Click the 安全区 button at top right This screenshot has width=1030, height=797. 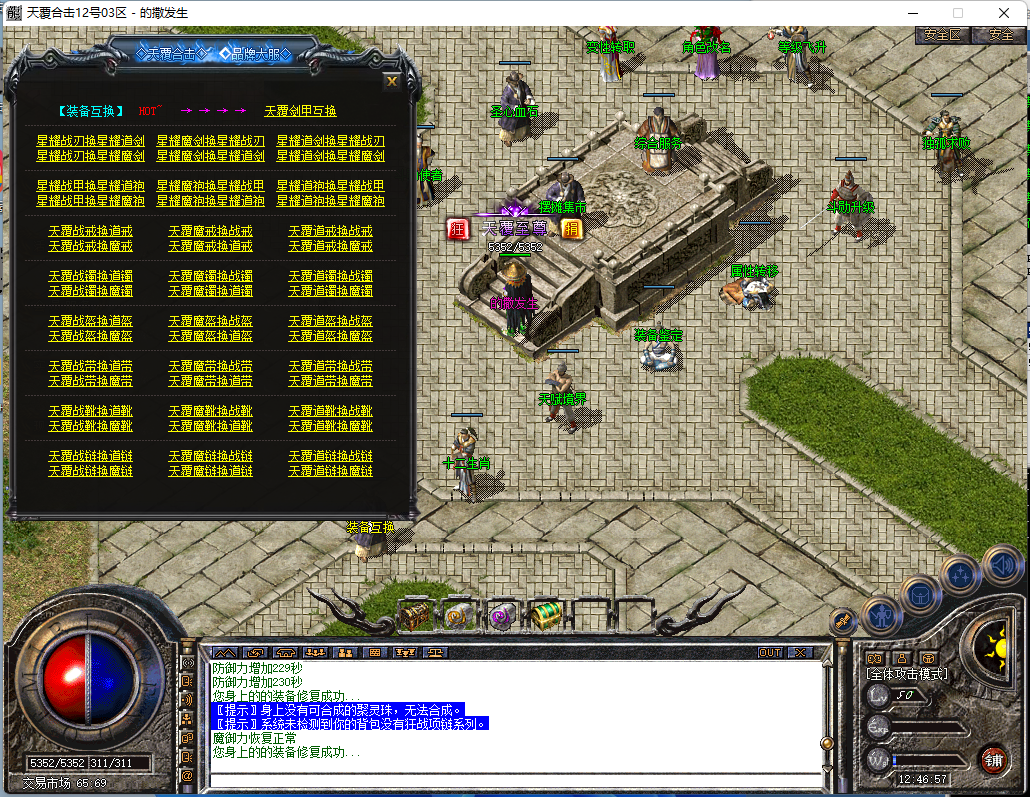click(942, 34)
